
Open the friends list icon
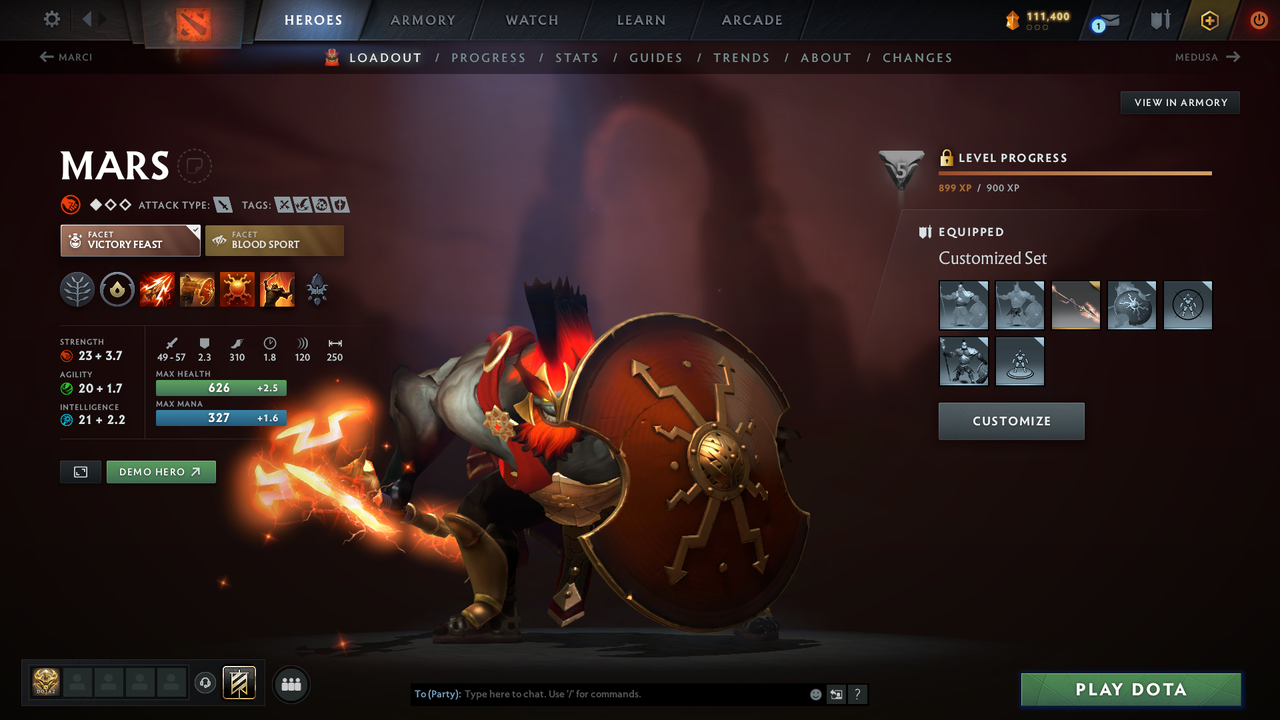pos(290,683)
